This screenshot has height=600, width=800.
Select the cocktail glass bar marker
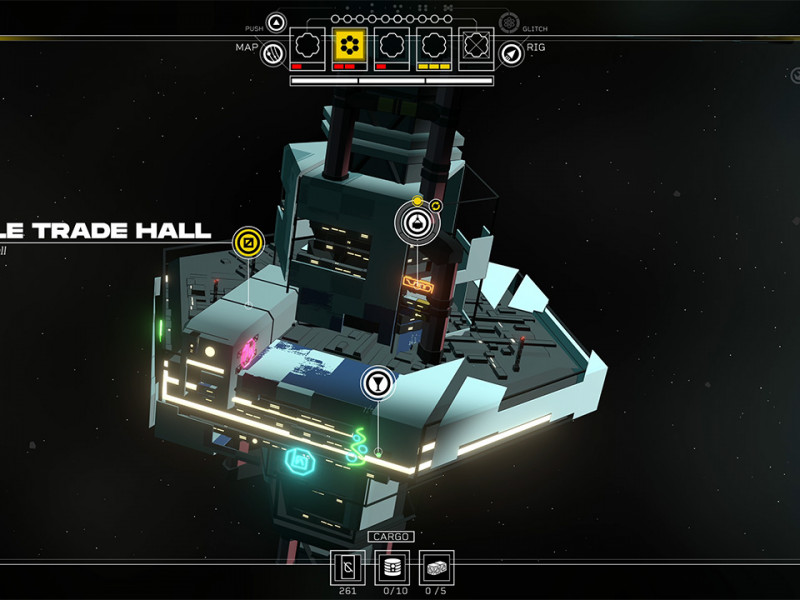pyautogui.click(x=377, y=383)
